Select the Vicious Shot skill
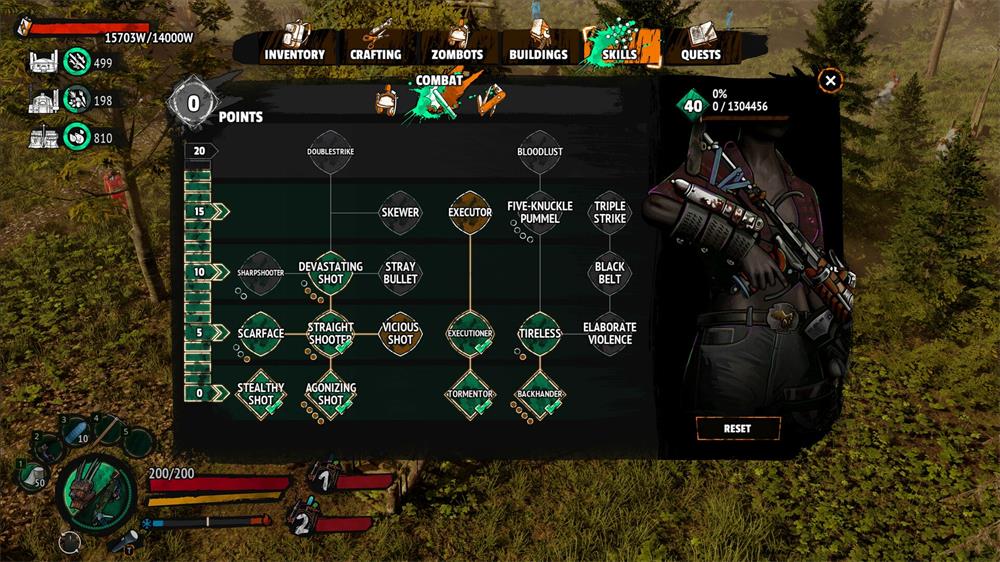1000x562 pixels. pos(400,334)
